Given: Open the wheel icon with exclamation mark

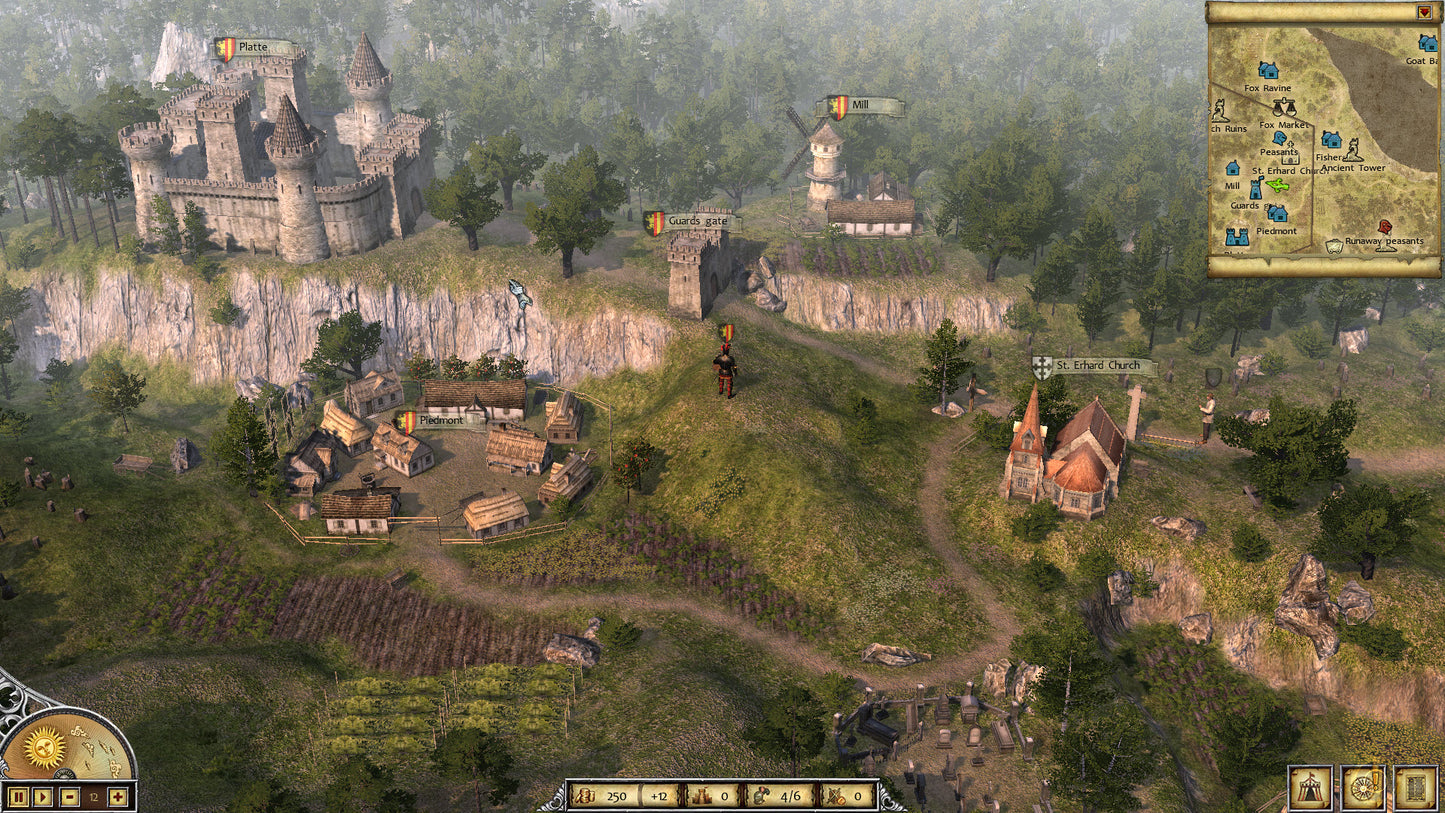Looking at the screenshot, I should point(1362,788).
